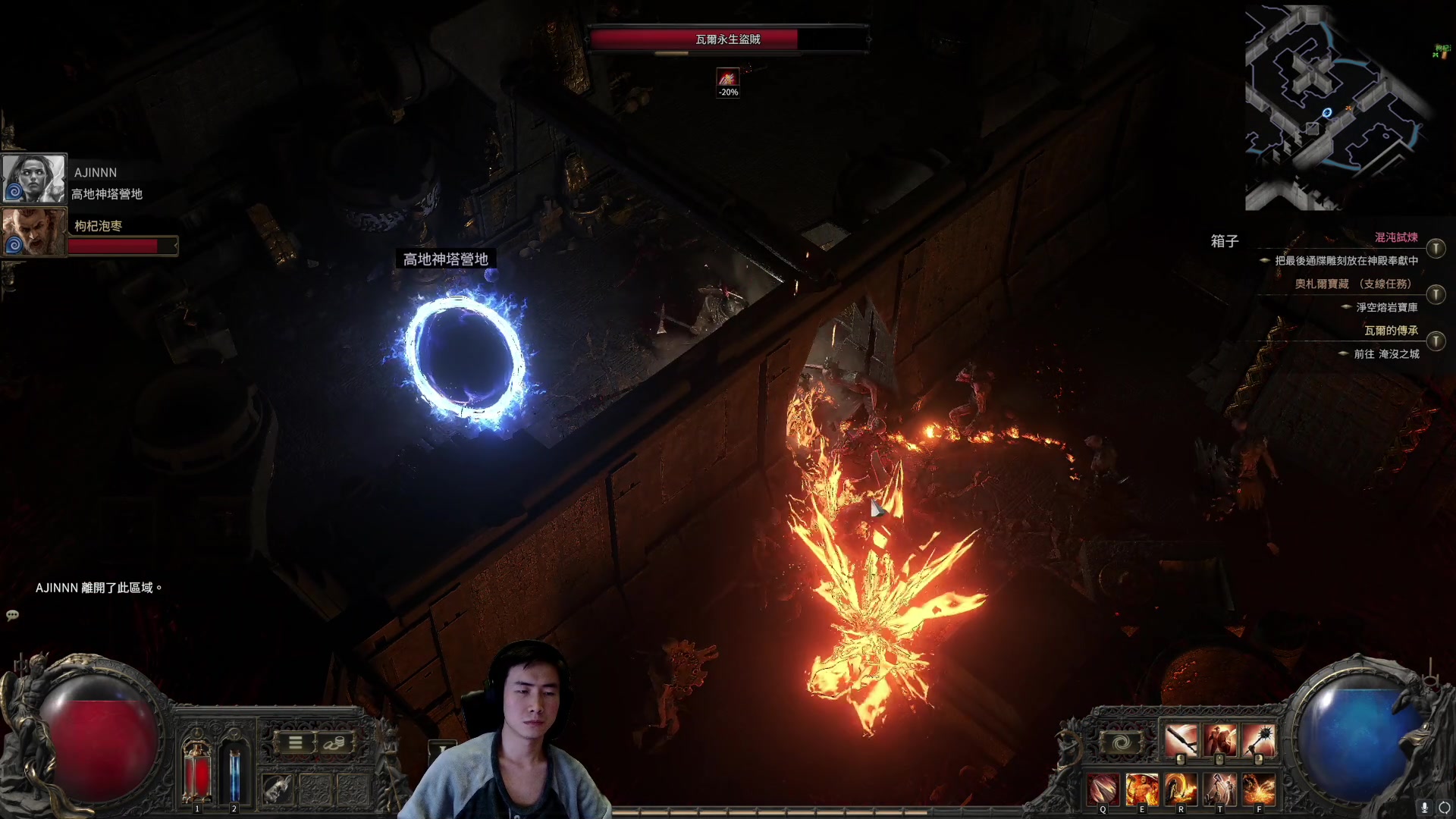Open the chat bubble icon
Image resolution: width=1456 pixels, height=819 pixels.
point(12,615)
